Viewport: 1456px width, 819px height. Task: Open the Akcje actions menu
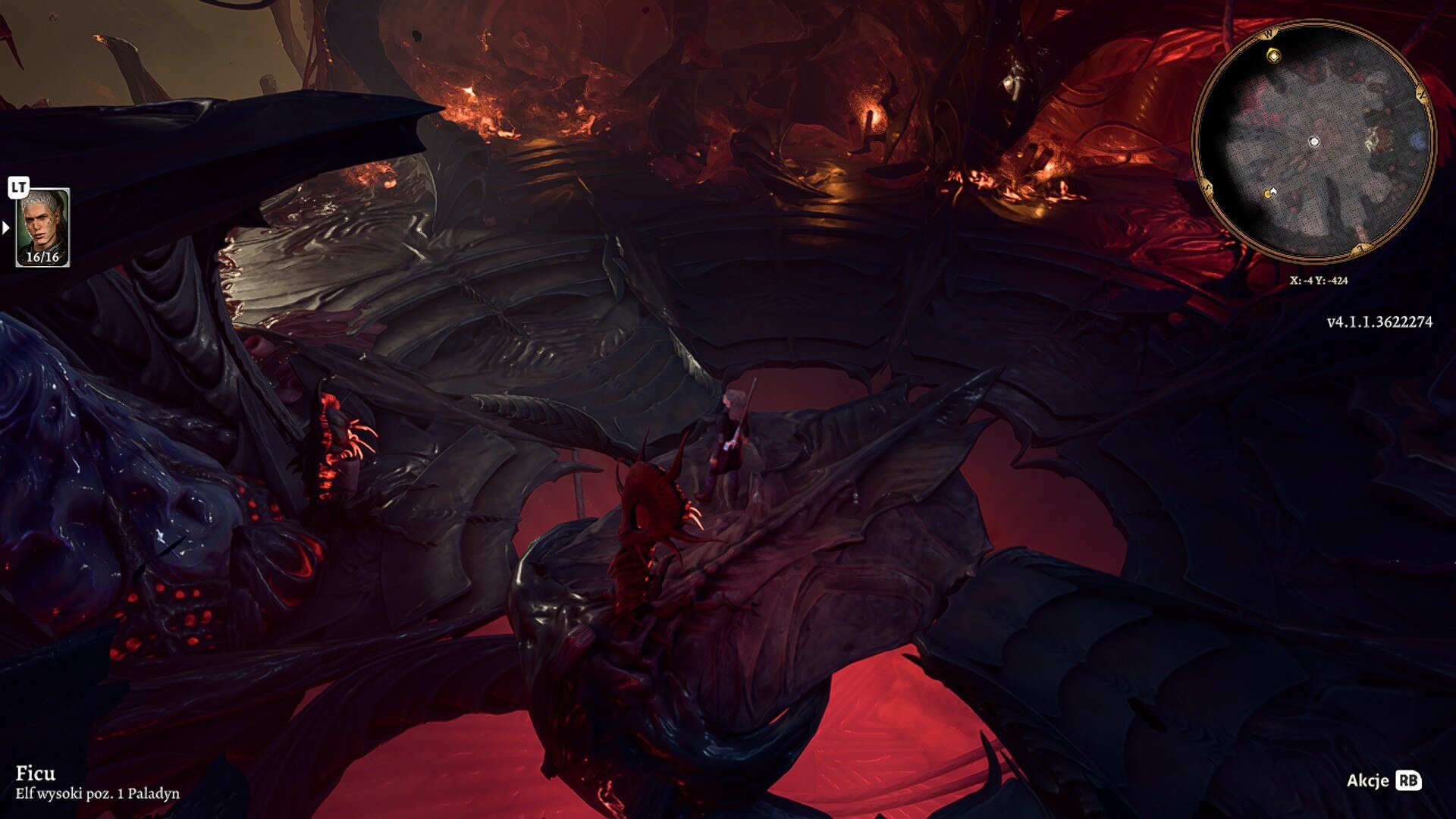tap(1383, 780)
